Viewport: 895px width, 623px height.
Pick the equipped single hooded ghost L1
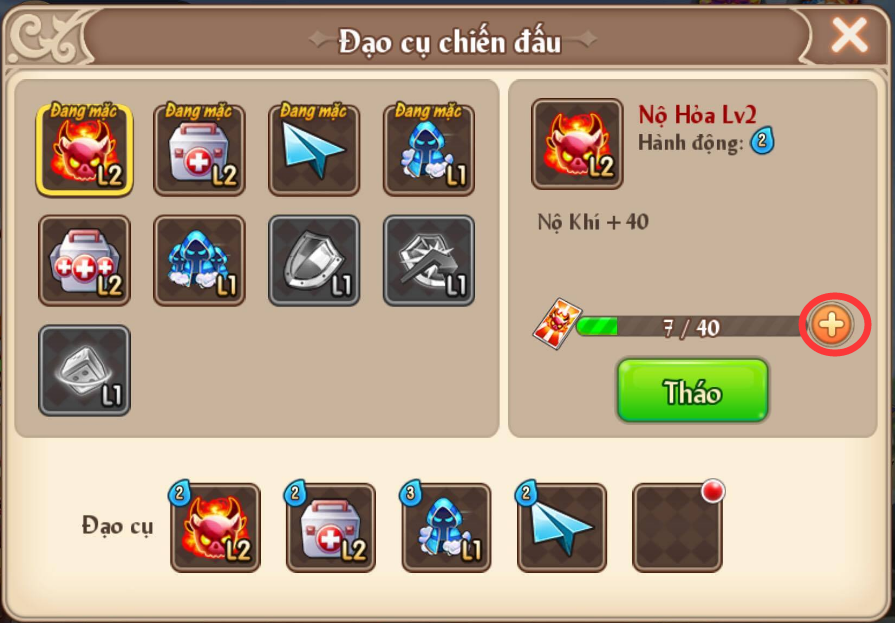(429, 150)
